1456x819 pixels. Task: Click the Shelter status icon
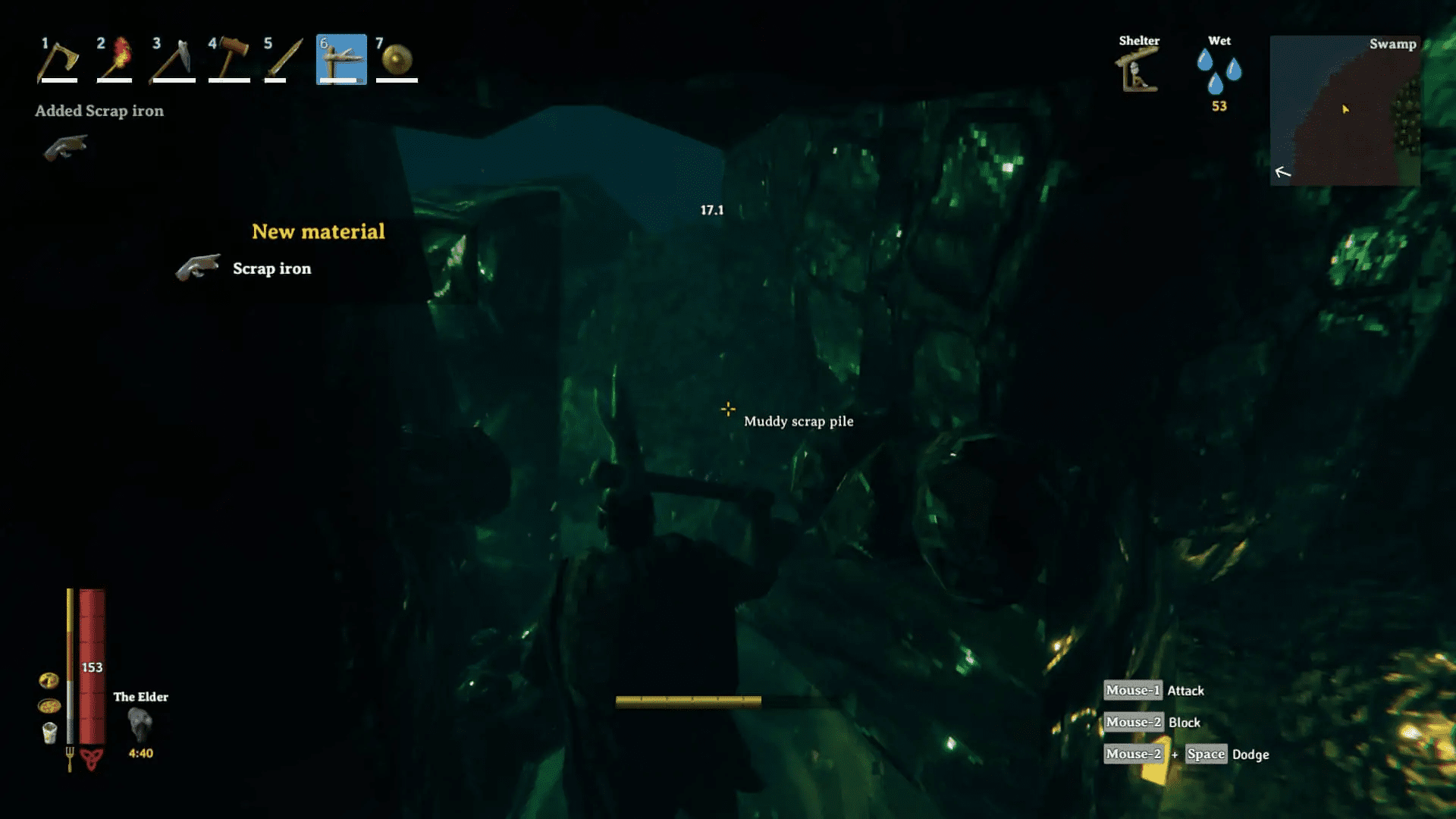(x=1137, y=70)
